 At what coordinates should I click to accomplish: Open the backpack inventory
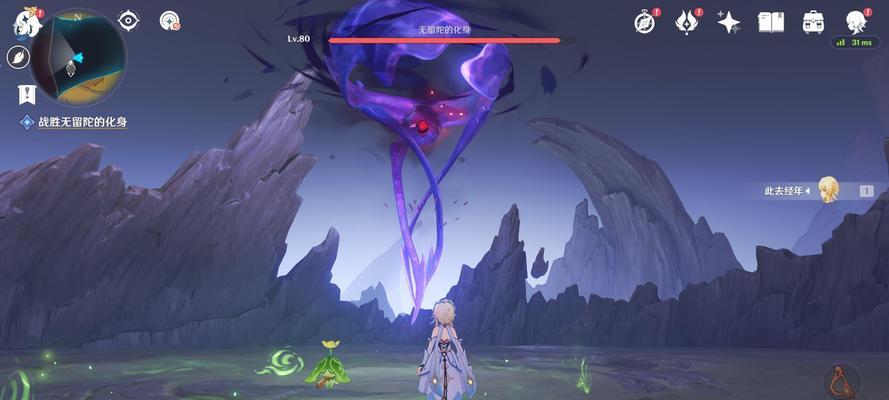[813, 21]
